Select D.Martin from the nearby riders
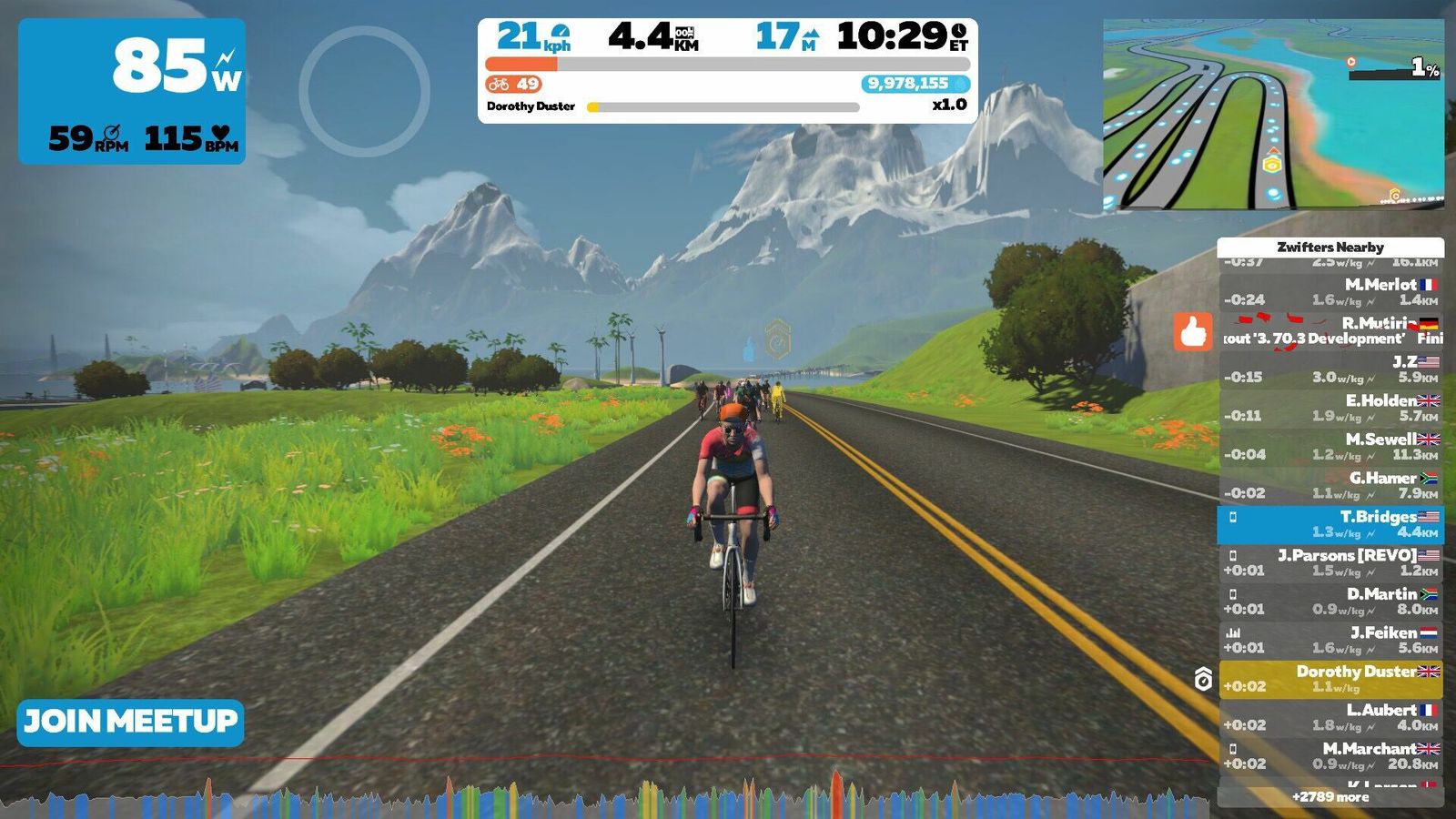1456x819 pixels. pyautogui.click(x=1330, y=602)
